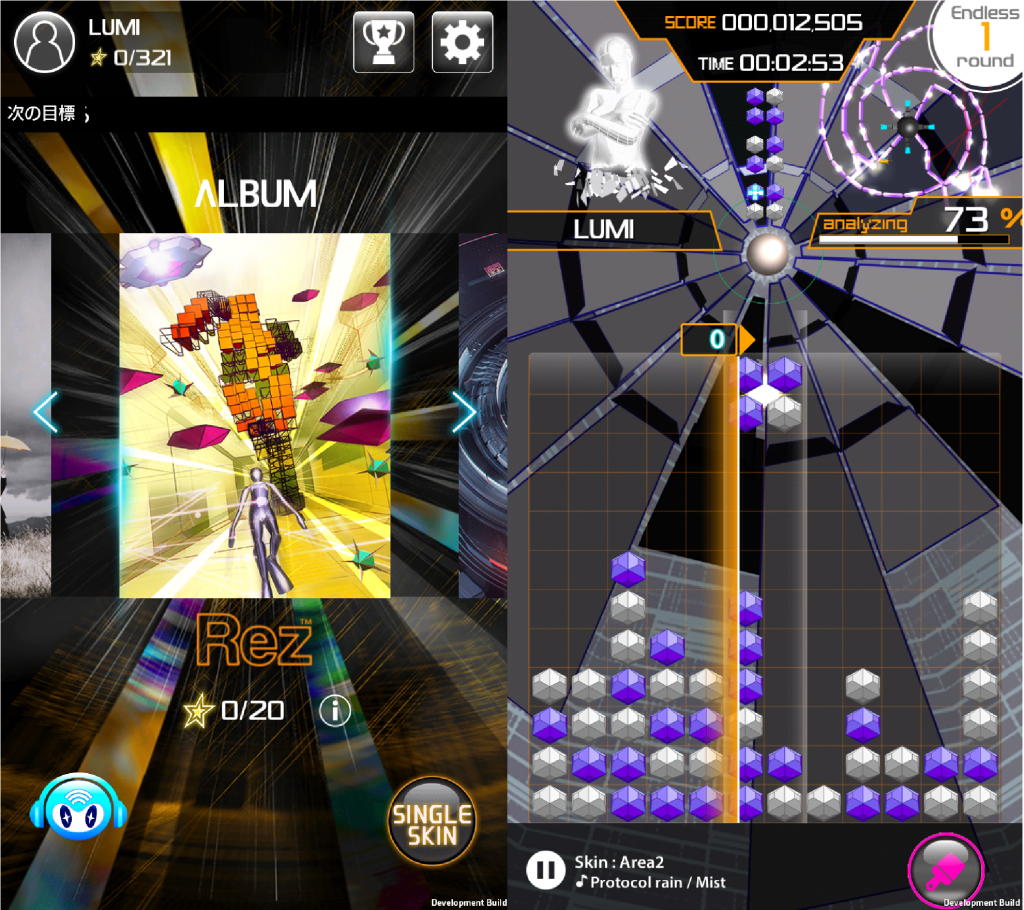Tap the SINGLE SKIN button
The width and height of the screenshot is (1024, 910).
(x=433, y=821)
